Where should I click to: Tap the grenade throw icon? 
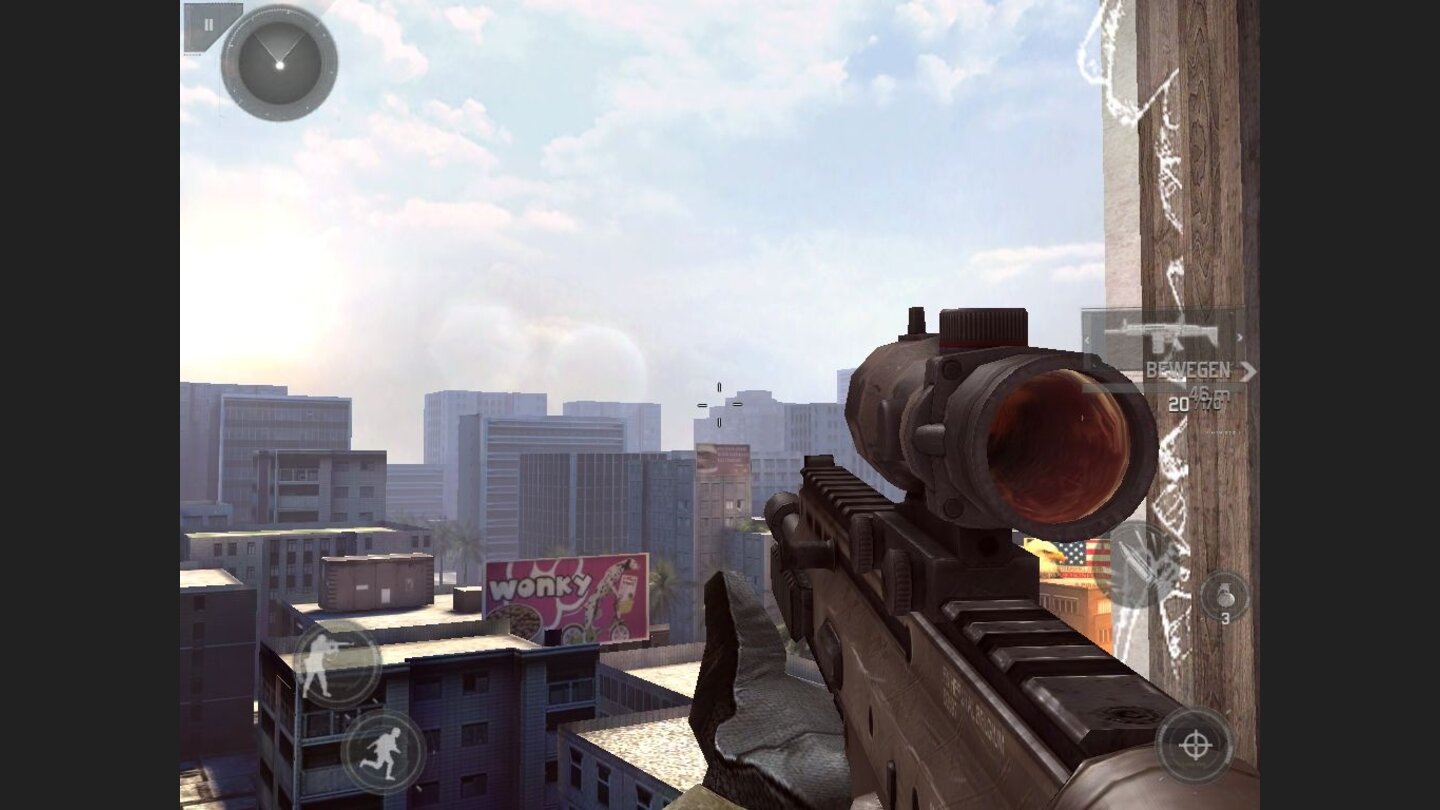click(x=1224, y=593)
